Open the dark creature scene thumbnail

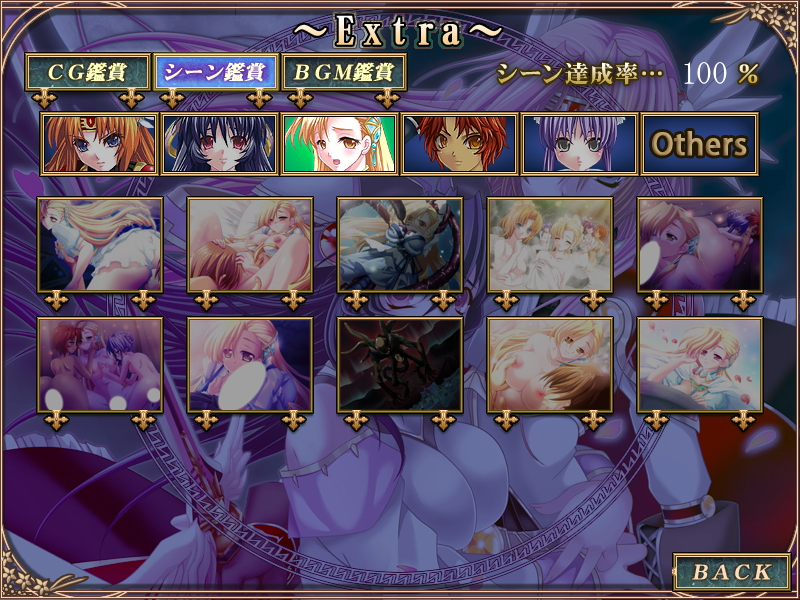pos(400,365)
